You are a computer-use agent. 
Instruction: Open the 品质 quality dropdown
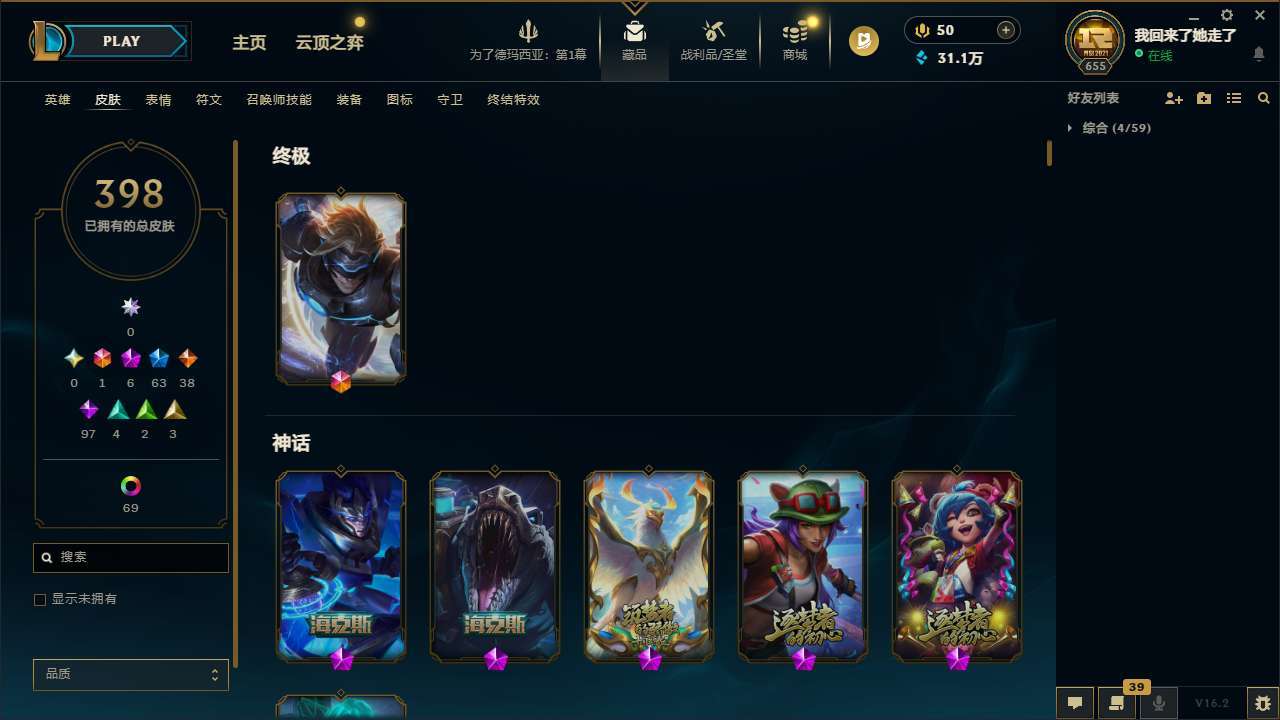point(130,674)
